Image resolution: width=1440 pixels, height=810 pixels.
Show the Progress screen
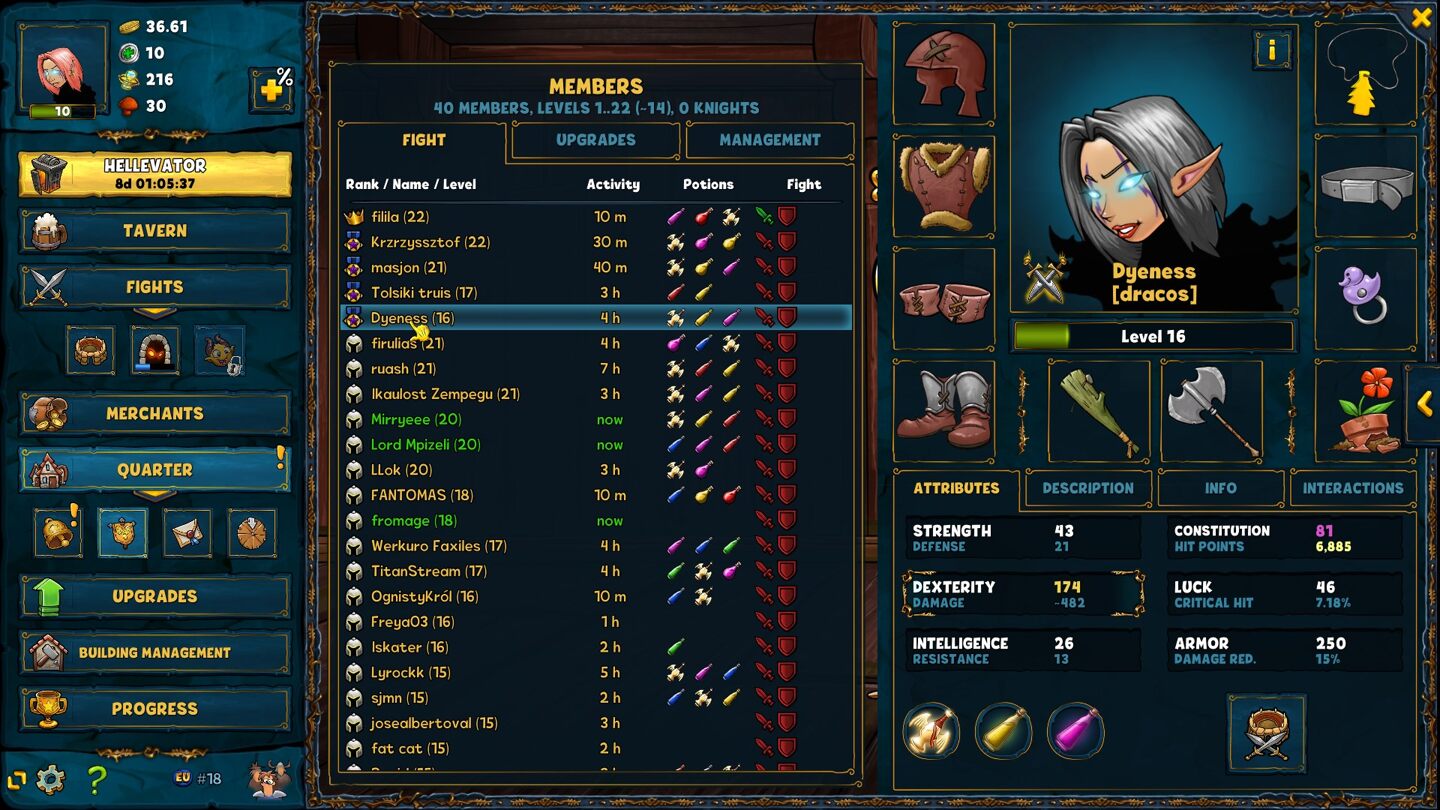tap(155, 708)
